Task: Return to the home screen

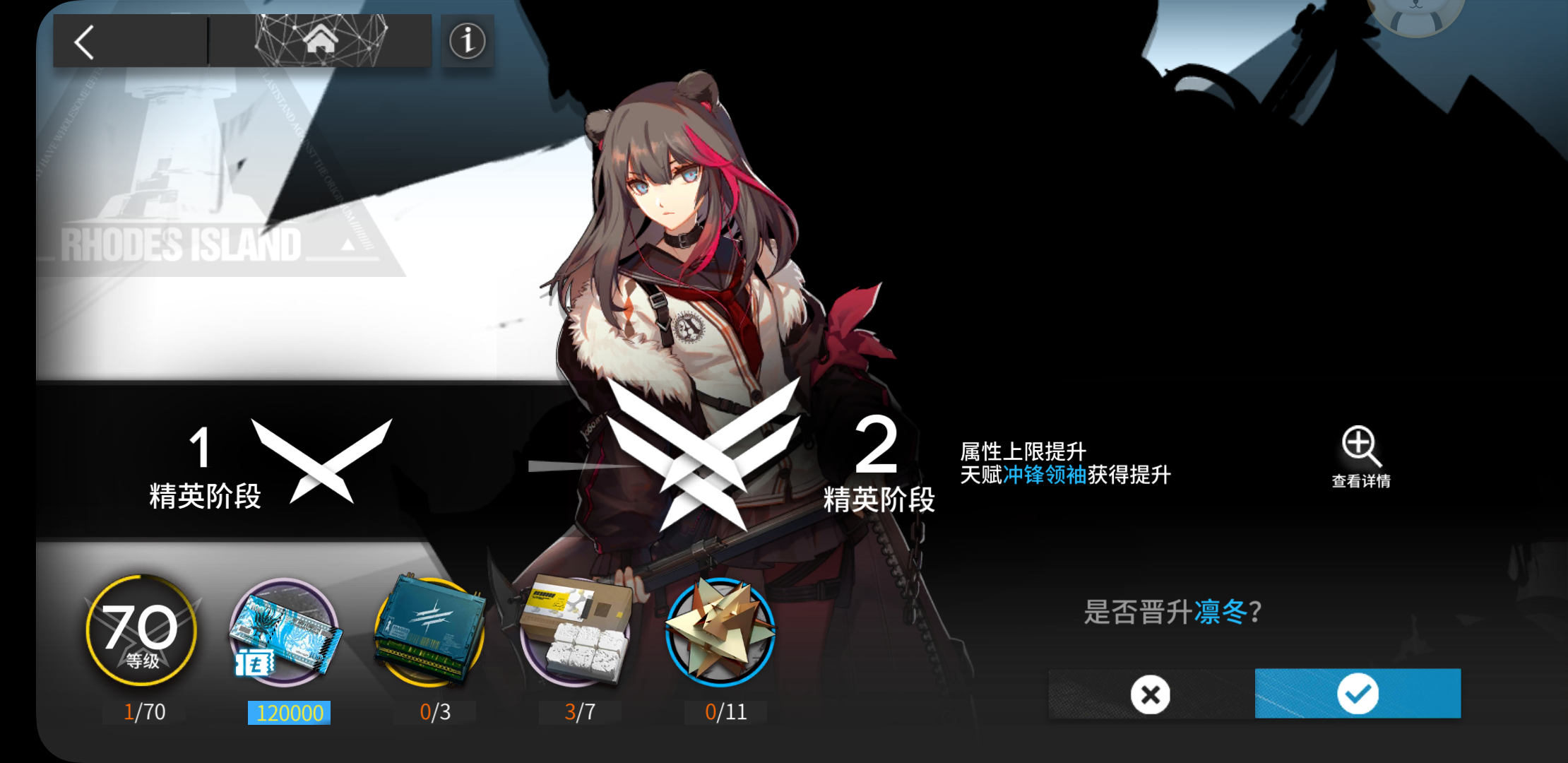Action: pos(320,40)
